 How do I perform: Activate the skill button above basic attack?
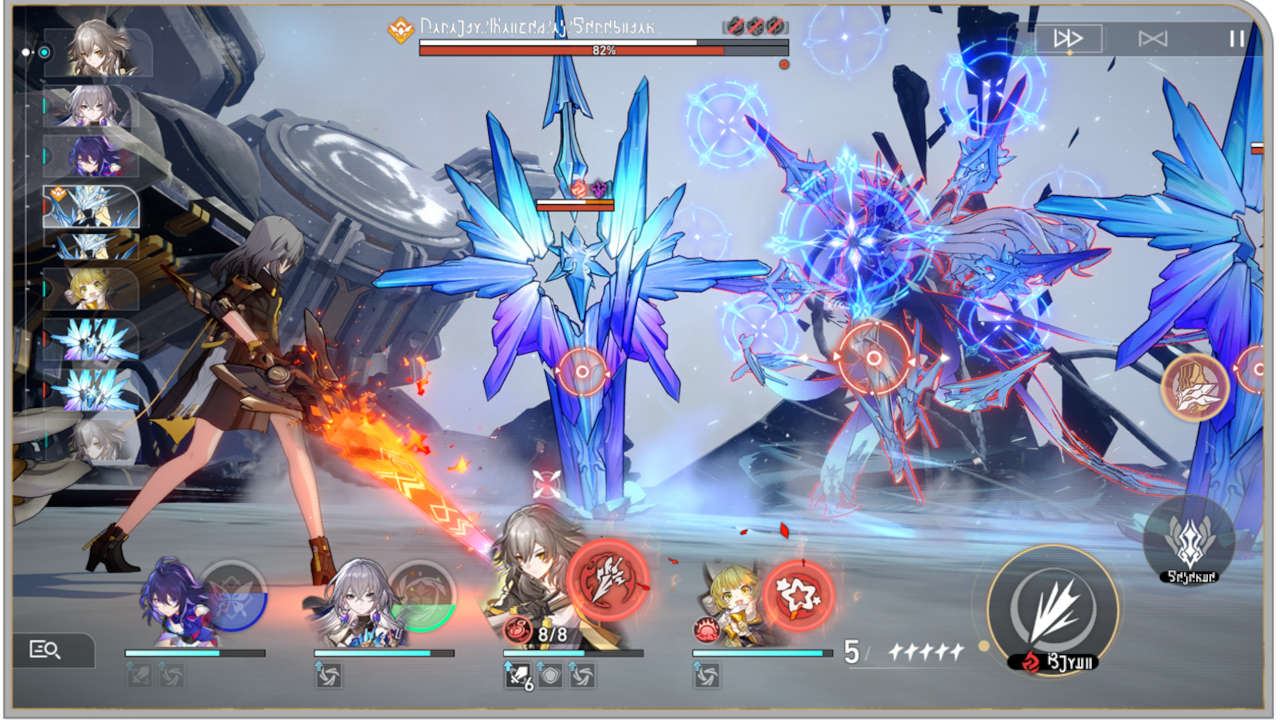tap(1188, 540)
